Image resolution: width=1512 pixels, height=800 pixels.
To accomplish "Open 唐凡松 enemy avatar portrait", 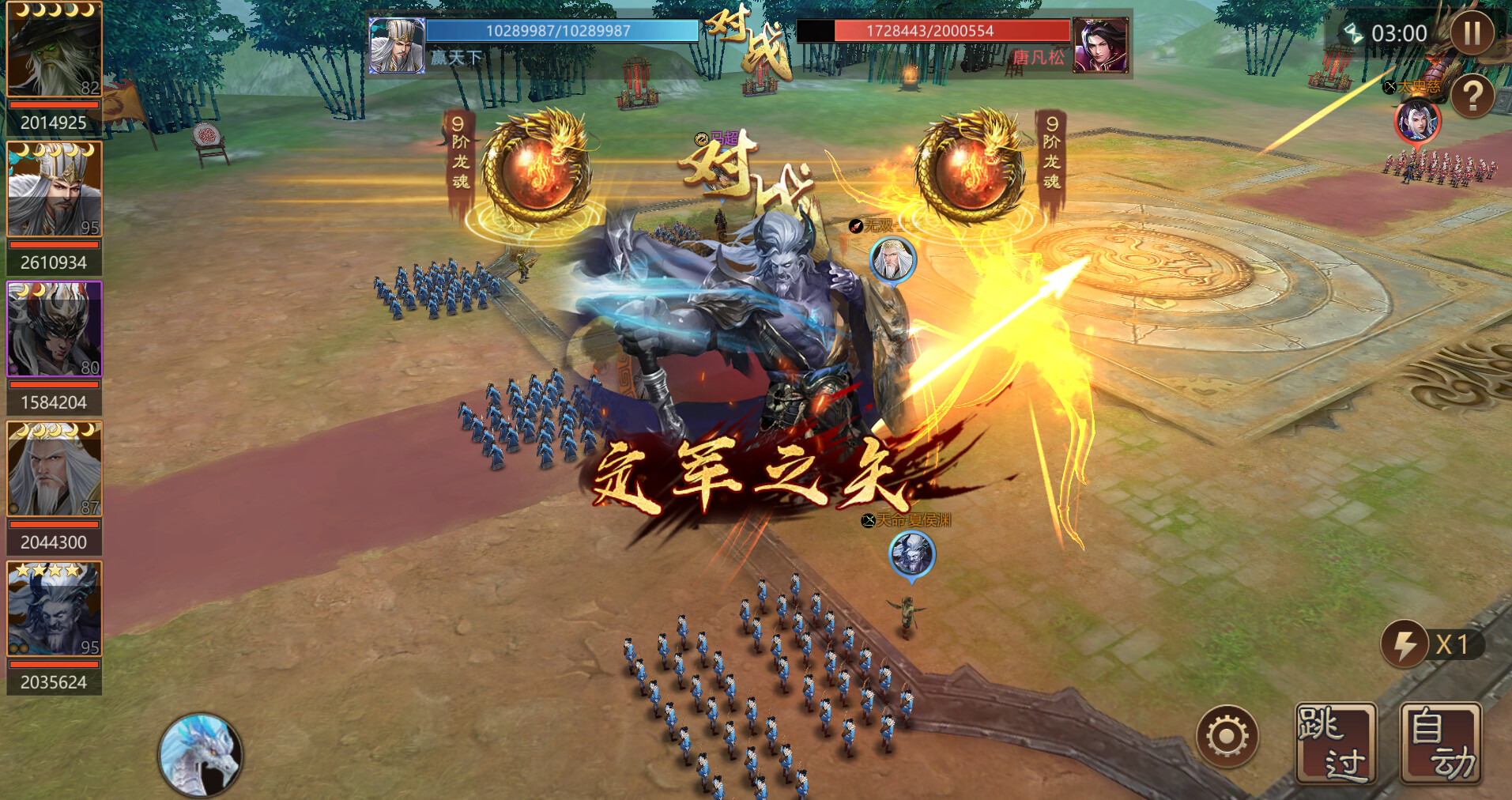I will (1103, 45).
